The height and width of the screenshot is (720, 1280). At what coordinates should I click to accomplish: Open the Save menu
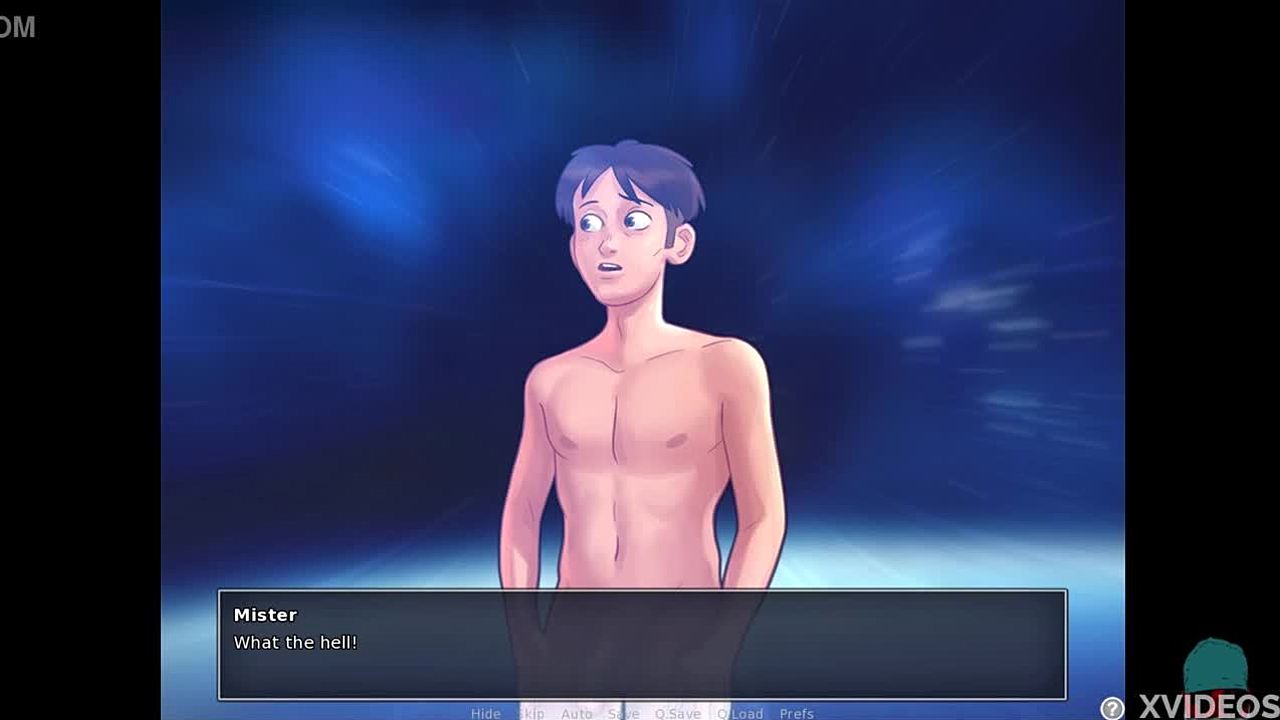tap(623, 713)
